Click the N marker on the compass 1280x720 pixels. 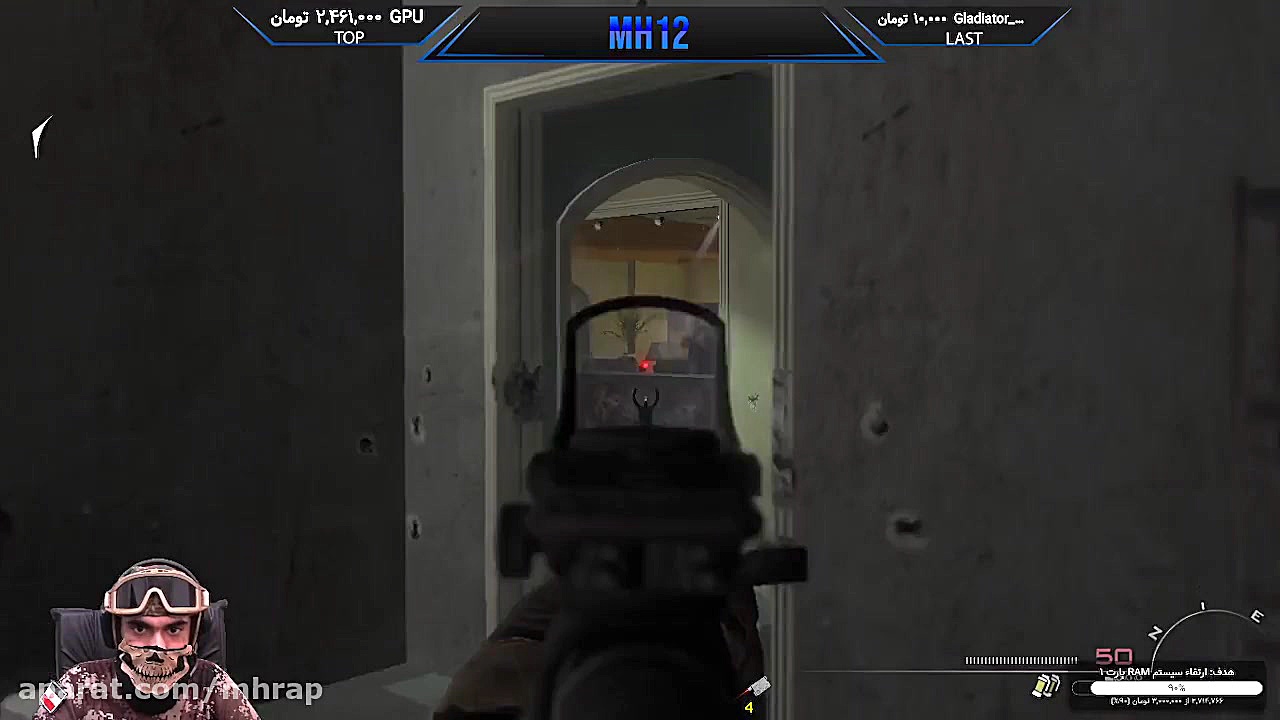pyautogui.click(x=1155, y=632)
